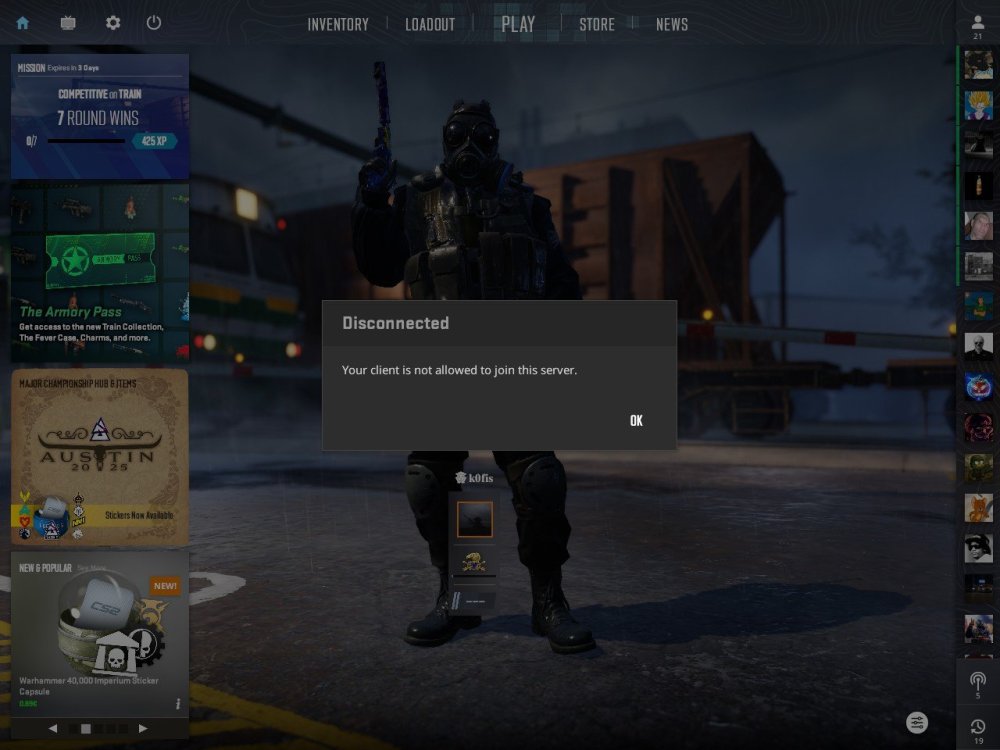Image resolution: width=1000 pixels, height=750 pixels.
Task: Click the power quit icon
Action: 154,23
